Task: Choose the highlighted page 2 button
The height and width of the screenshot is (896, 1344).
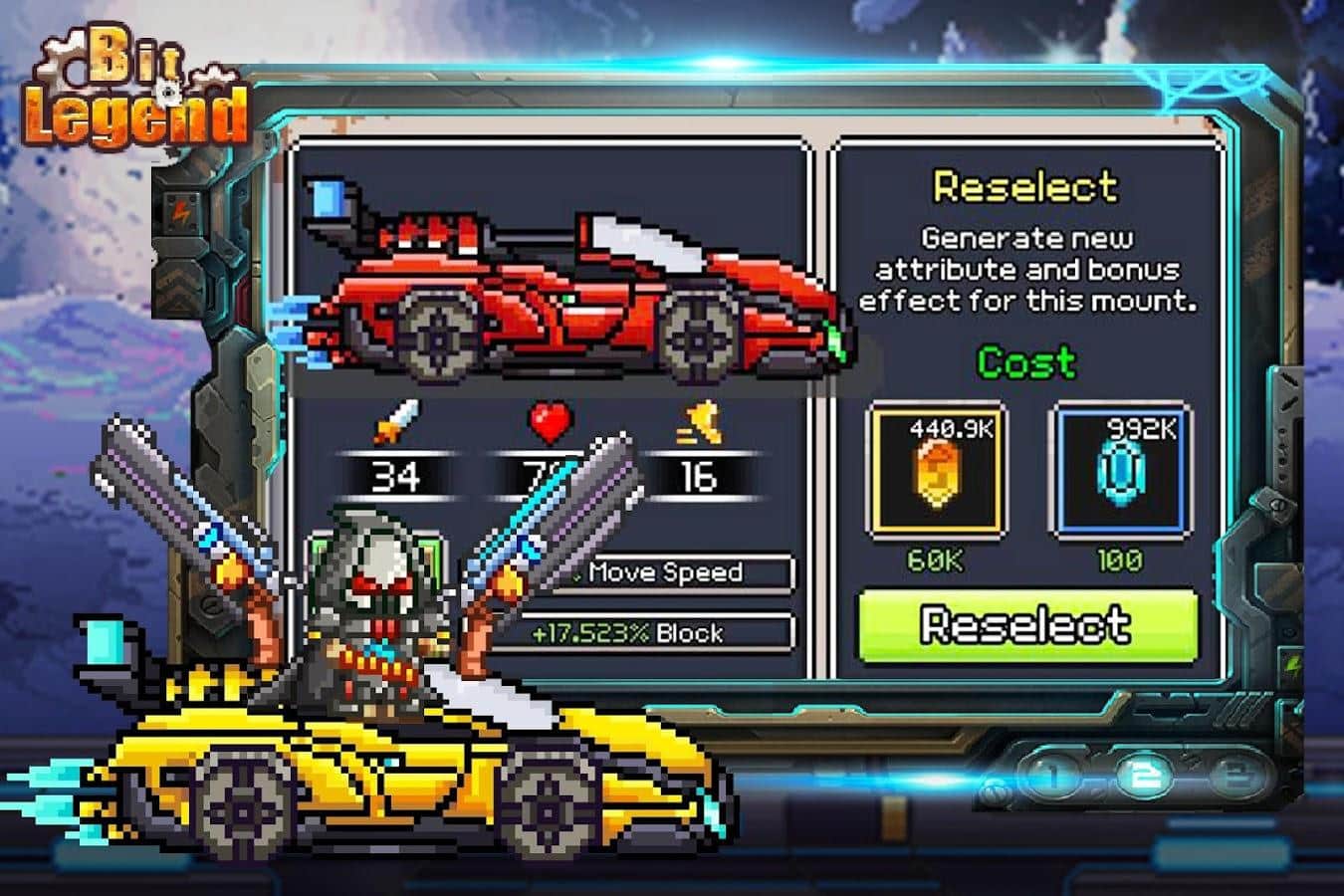Action: click(x=1143, y=776)
